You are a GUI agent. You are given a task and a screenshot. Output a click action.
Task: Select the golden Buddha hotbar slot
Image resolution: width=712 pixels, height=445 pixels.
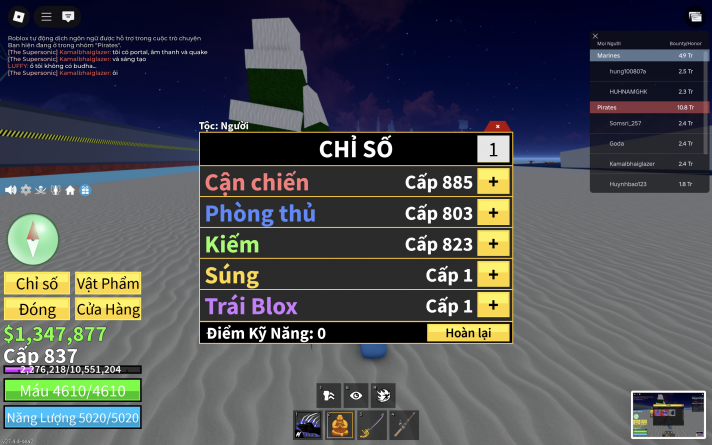coord(339,425)
